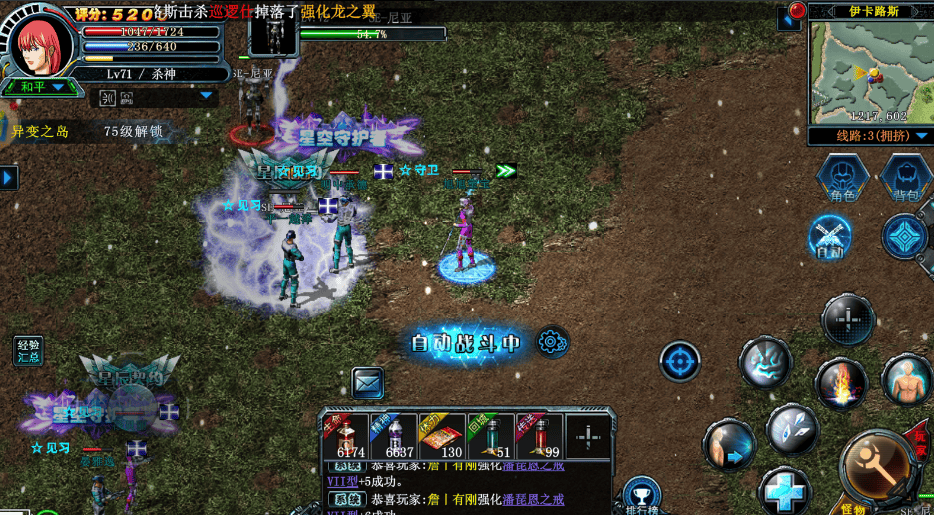934x515 pixels.
Task: Expand the left side arrow panel
Action: [x=8, y=178]
